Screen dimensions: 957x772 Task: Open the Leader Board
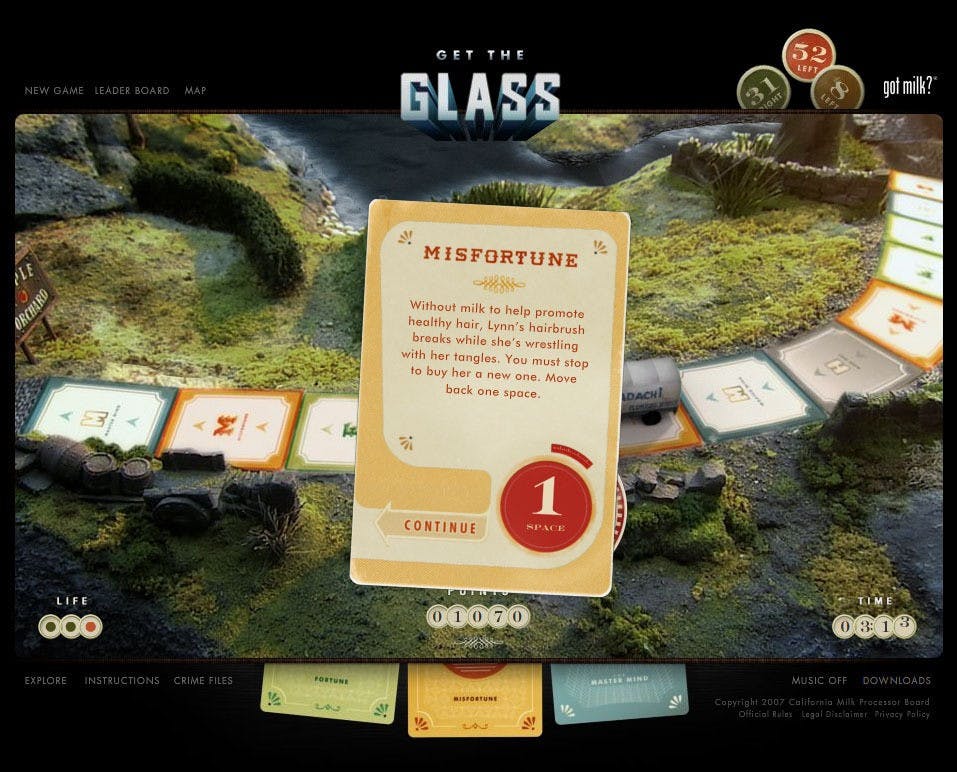(132, 91)
